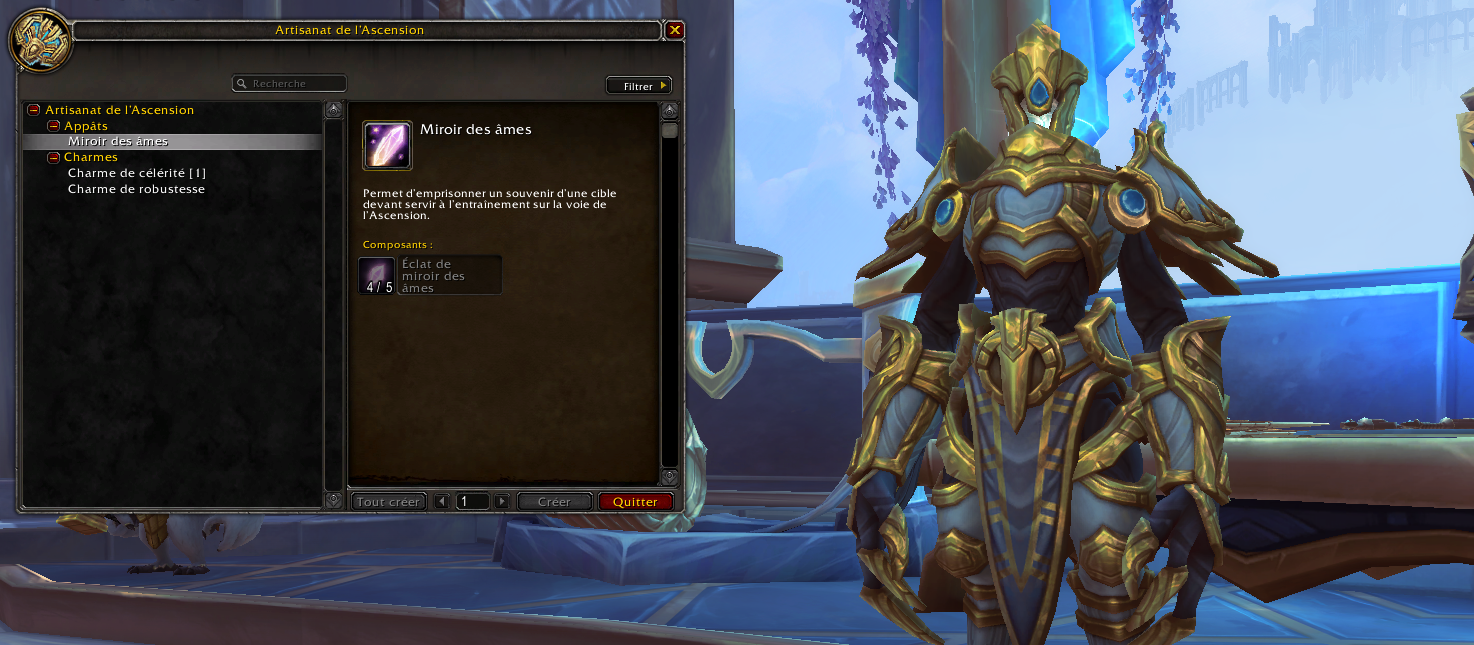This screenshot has height=645, width=1474.
Task: Close the Artisanat de l'Ascension window
Action: pos(675,30)
